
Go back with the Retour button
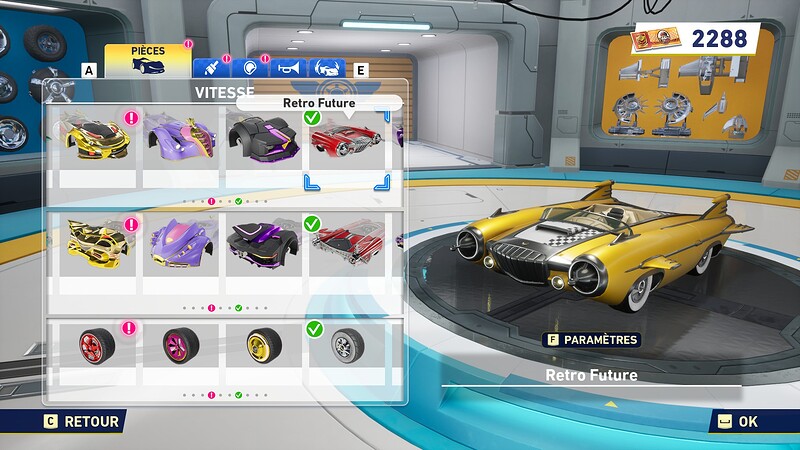point(82,422)
